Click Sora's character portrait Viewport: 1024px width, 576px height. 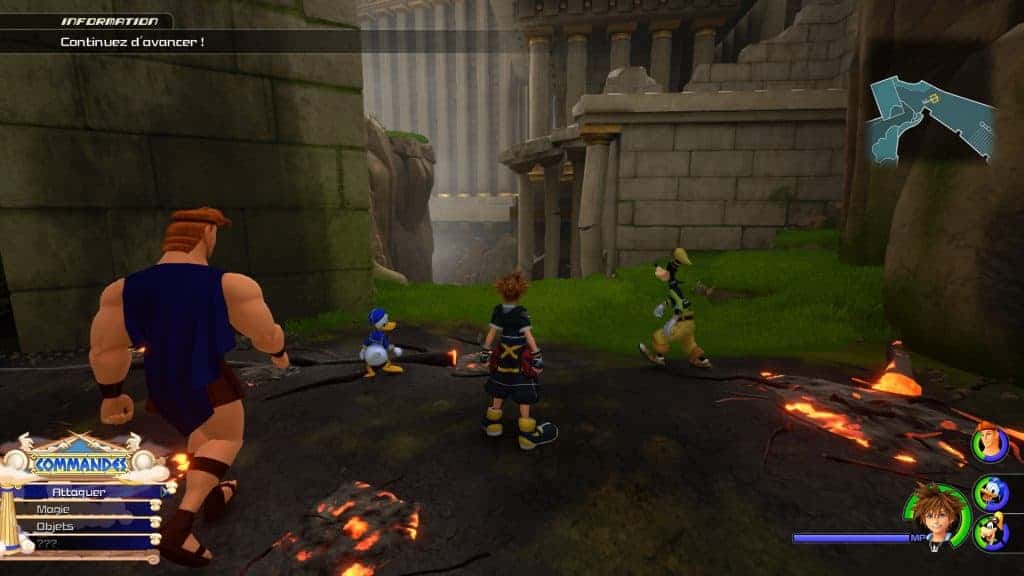[x=937, y=515]
